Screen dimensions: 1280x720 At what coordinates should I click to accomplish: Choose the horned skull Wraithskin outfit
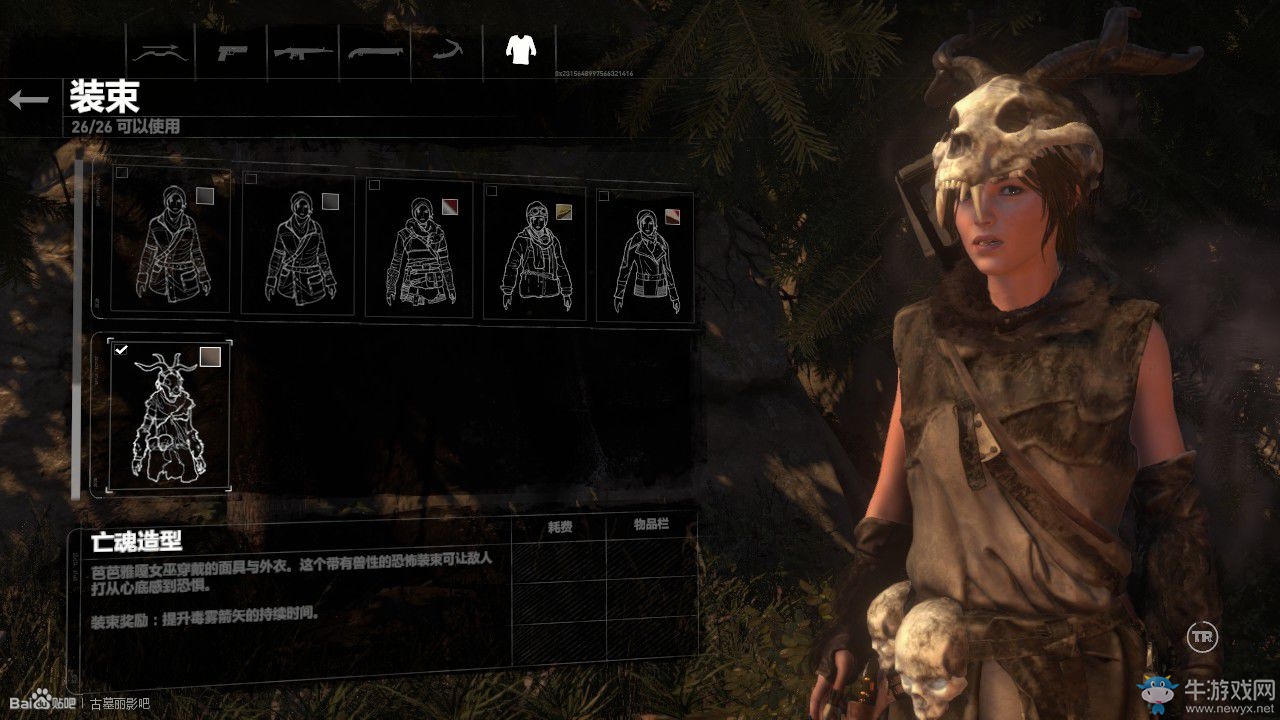coord(169,415)
